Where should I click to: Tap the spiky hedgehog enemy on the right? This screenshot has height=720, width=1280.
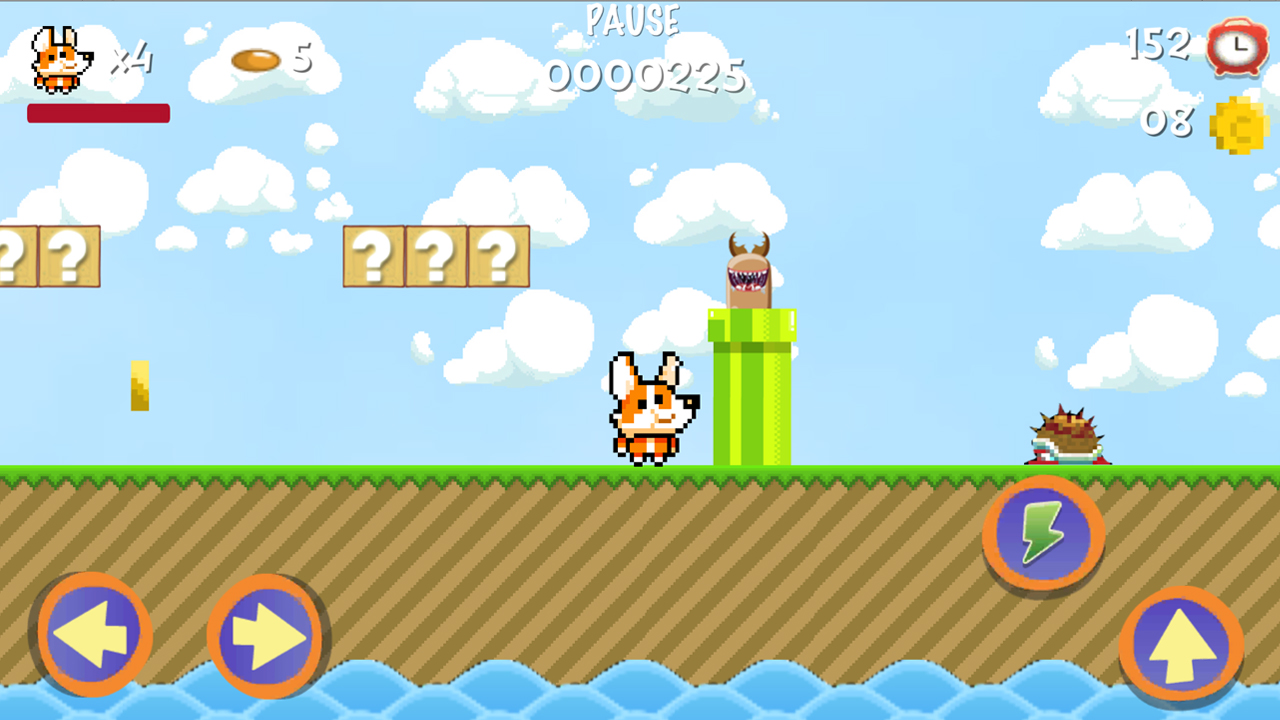(1070, 435)
